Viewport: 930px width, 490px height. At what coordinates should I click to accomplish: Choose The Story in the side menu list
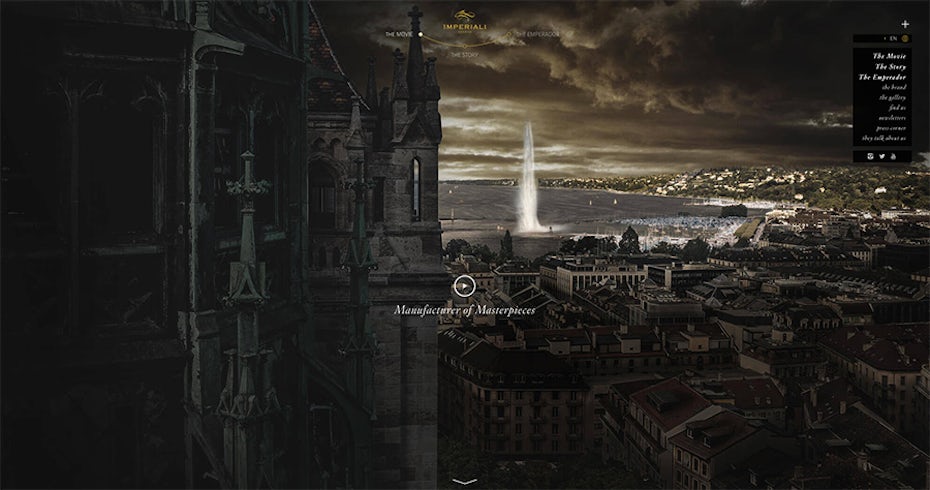coord(889,66)
